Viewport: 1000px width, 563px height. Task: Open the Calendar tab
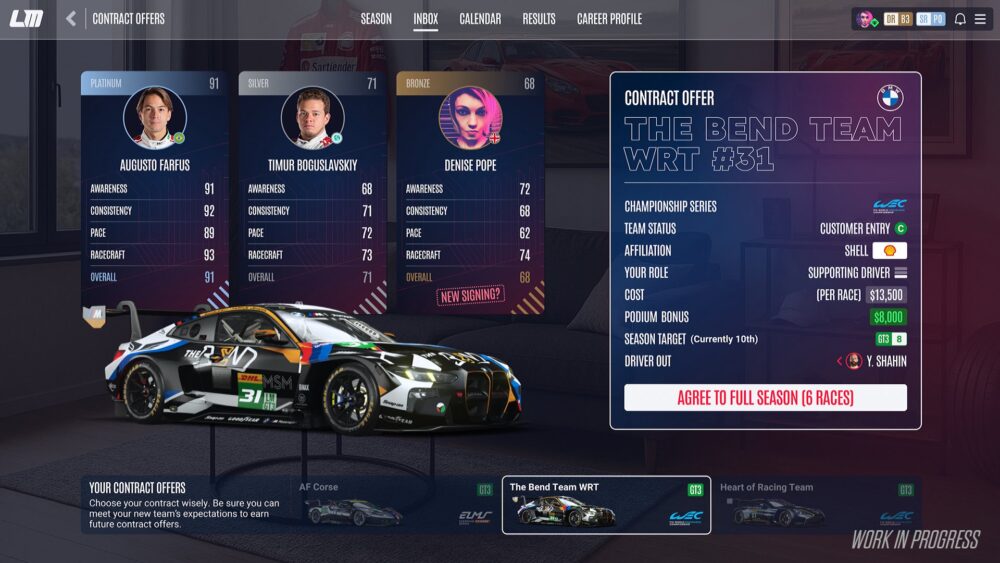point(480,19)
